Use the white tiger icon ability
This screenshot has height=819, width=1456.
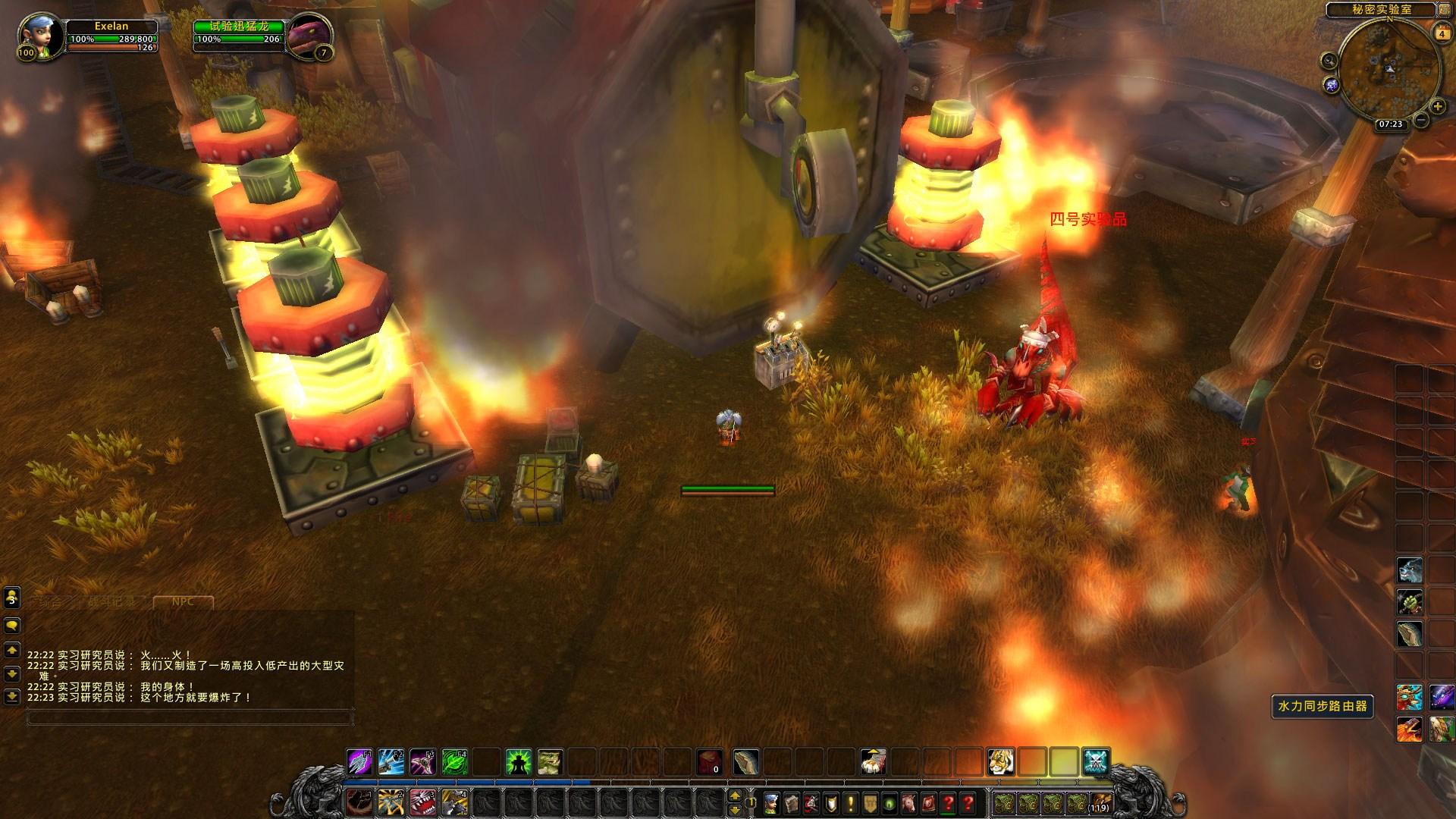coord(1000,761)
